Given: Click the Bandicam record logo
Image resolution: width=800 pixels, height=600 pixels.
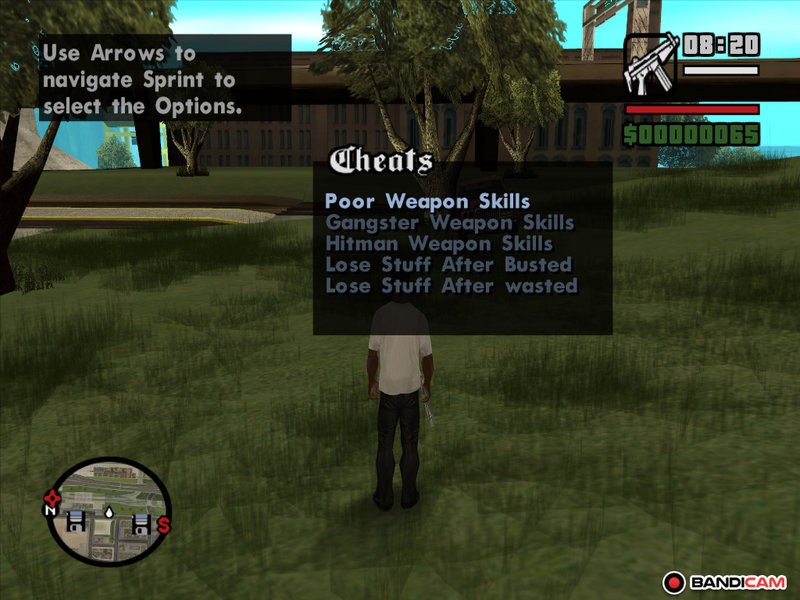Looking at the screenshot, I should point(725,582).
